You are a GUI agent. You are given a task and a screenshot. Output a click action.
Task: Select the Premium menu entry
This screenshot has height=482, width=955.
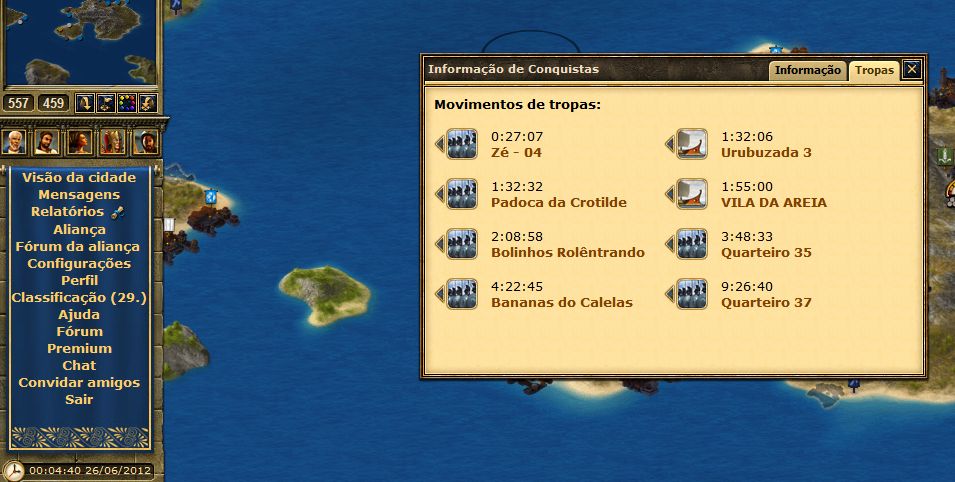tap(79, 348)
